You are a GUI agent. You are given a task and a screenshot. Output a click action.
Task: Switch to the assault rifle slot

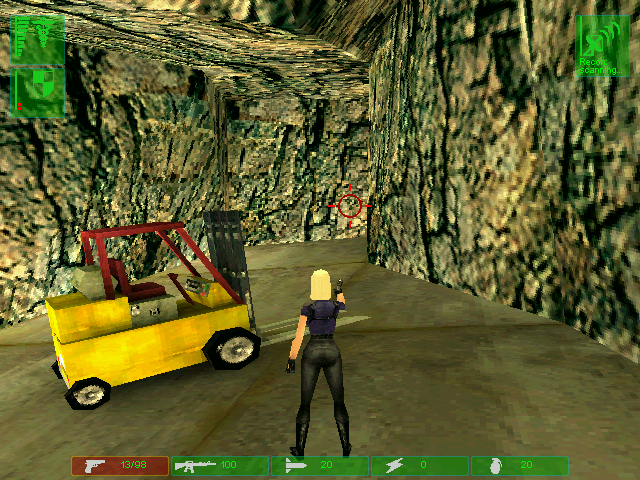219,466
